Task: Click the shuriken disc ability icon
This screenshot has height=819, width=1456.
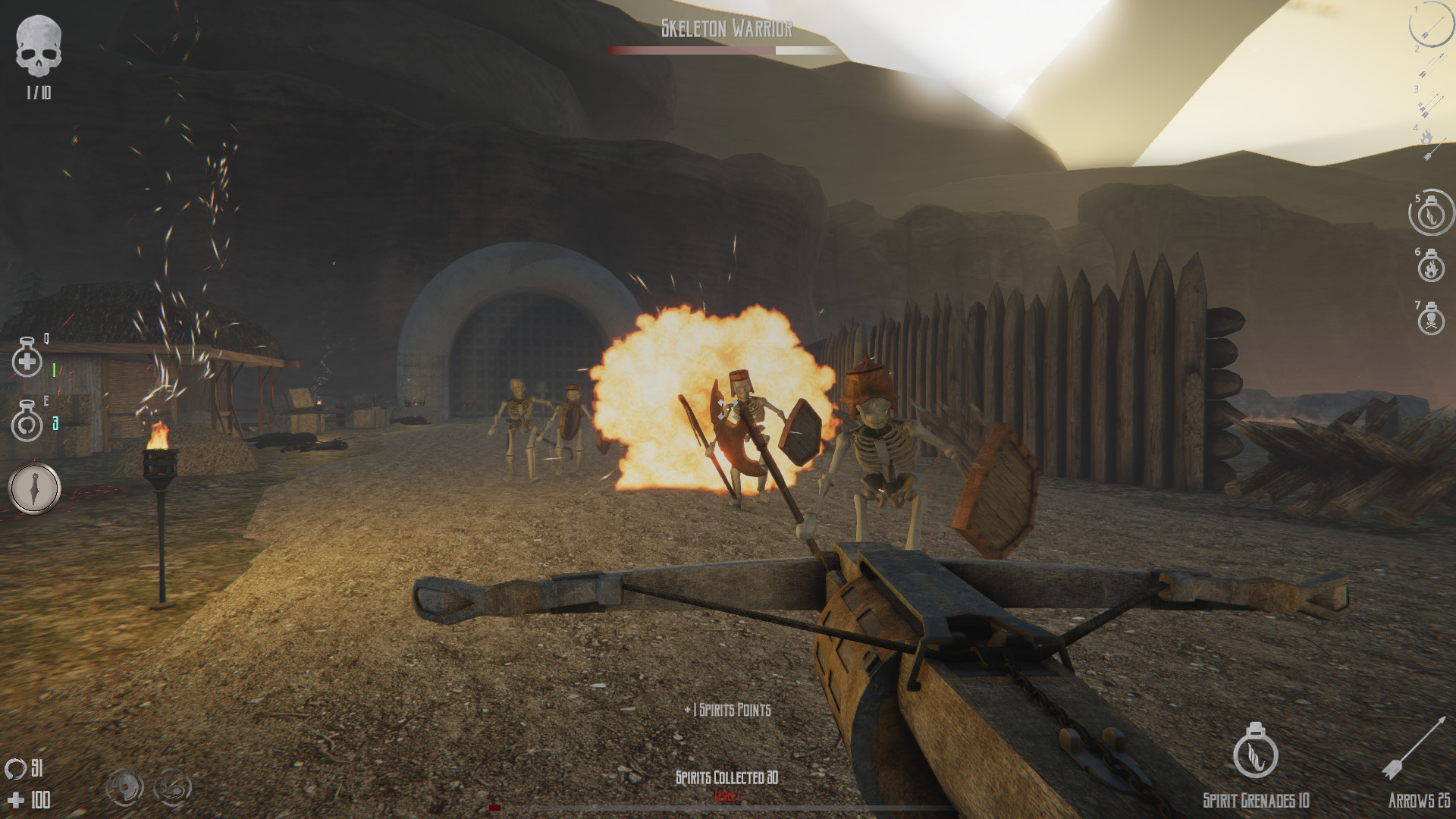Action: coord(124,787)
